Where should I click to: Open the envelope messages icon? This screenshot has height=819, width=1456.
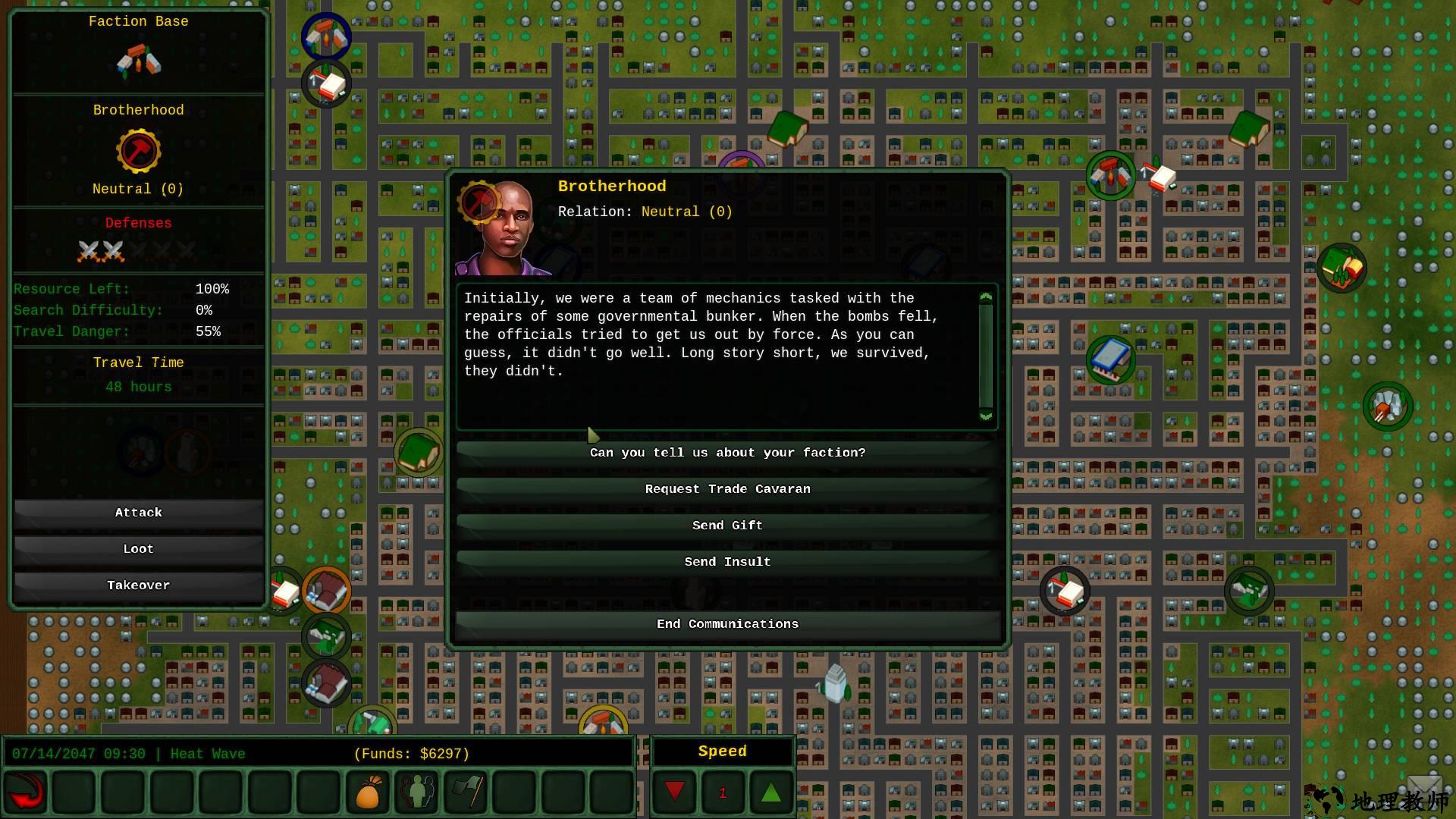[x=1423, y=787]
